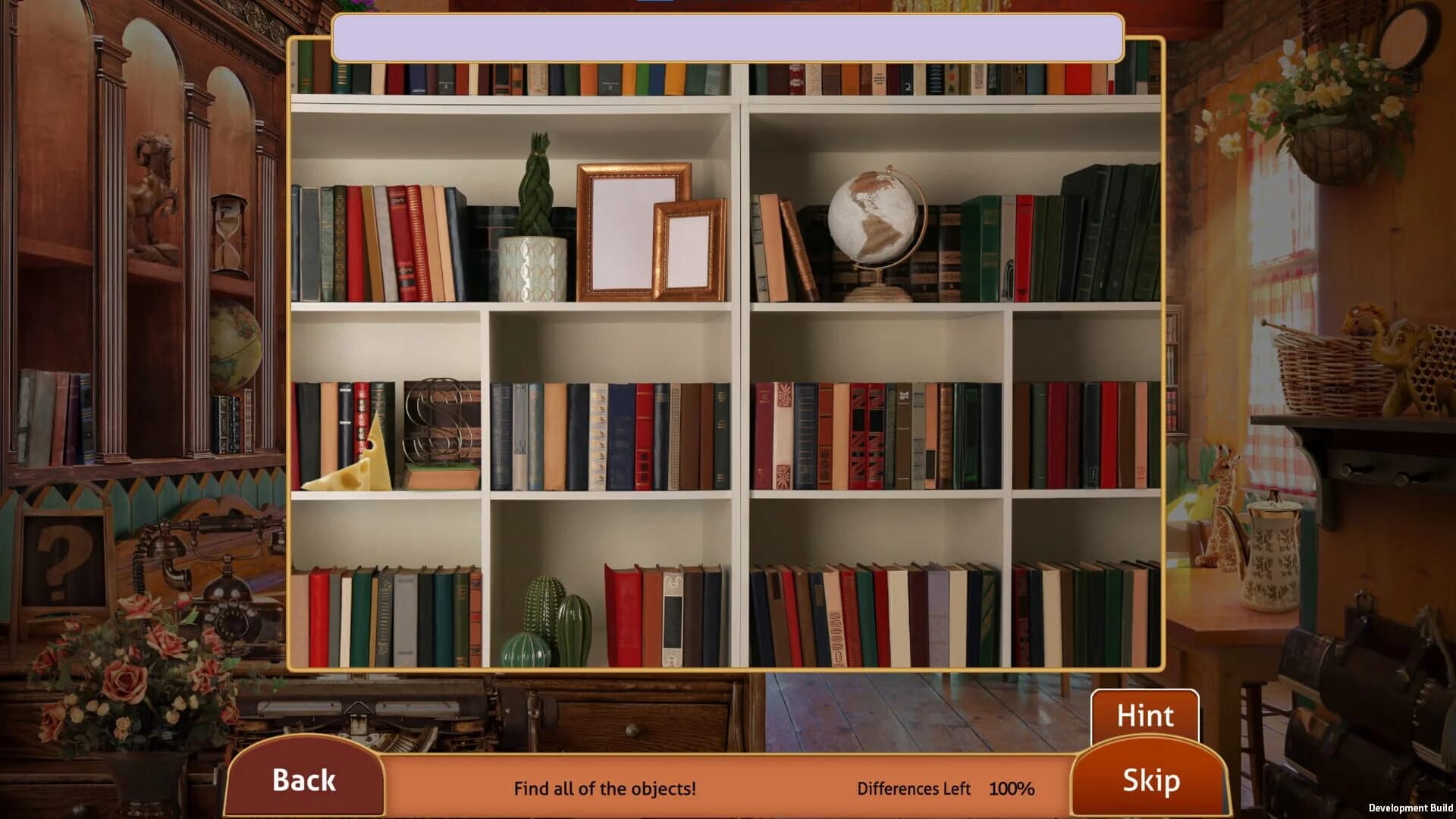
Task: Click the Hint button
Action: click(1145, 715)
